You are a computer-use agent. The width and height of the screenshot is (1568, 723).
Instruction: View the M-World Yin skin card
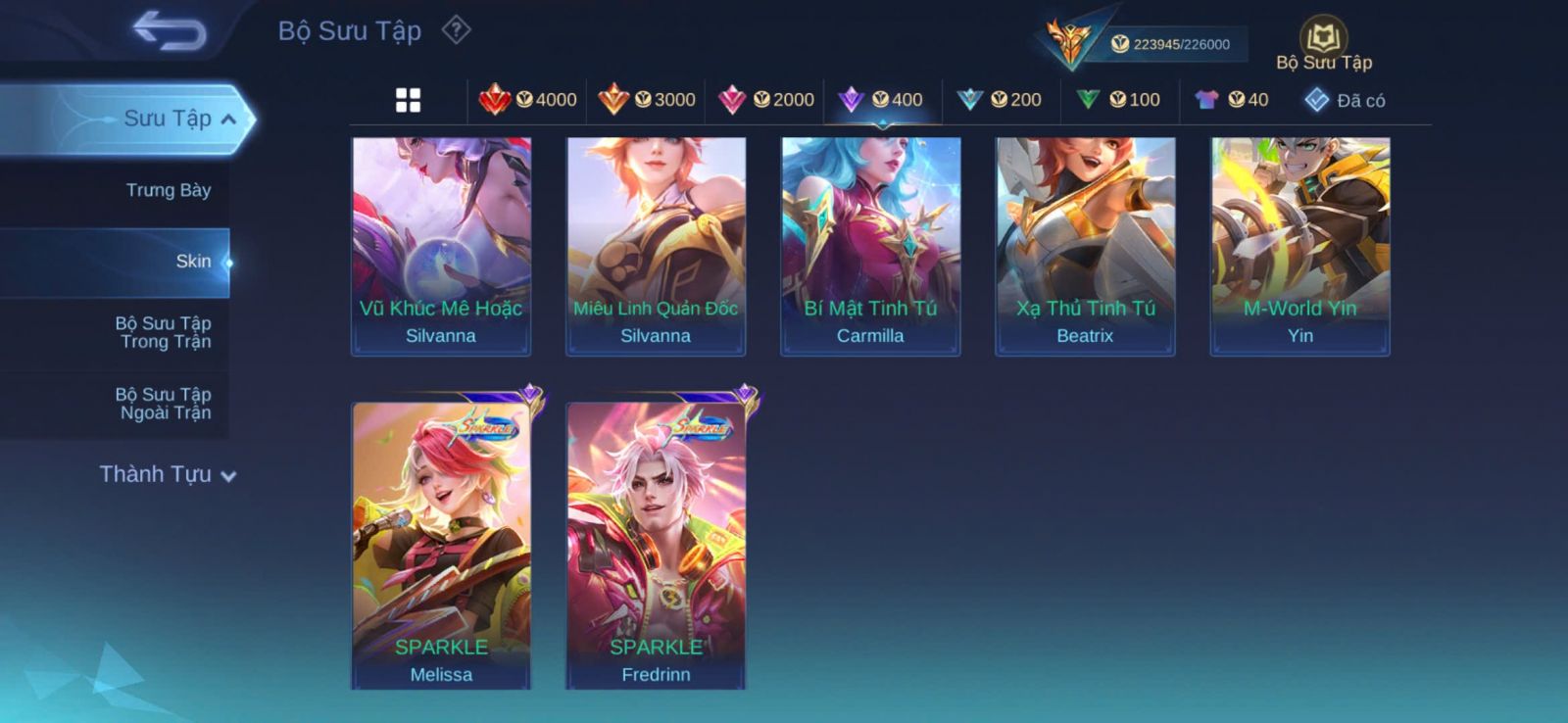1299,246
